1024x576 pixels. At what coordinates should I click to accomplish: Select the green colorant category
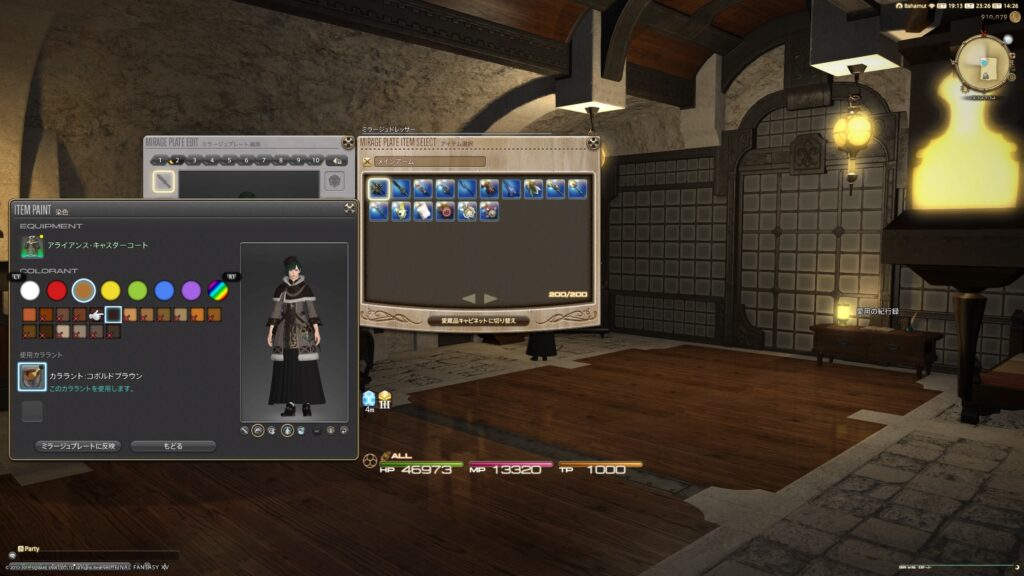click(x=138, y=290)
